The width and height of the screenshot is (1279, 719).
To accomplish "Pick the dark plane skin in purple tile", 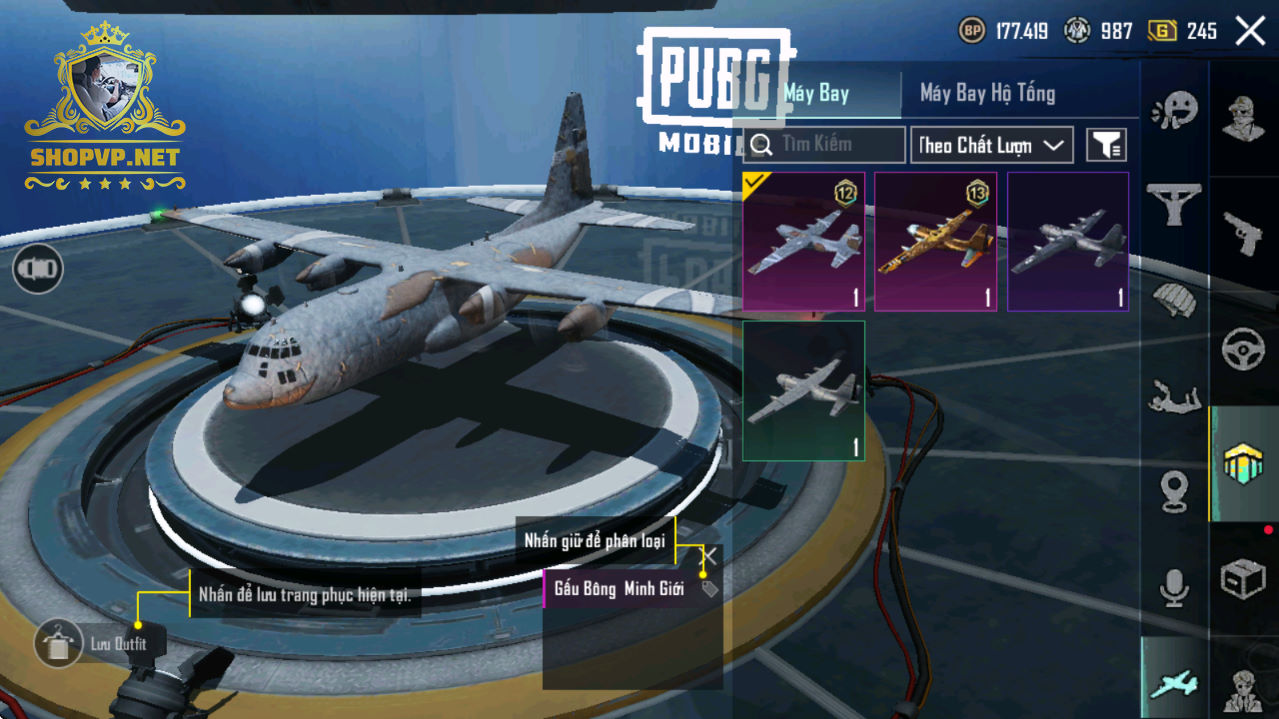I will click(x=1068, y=242).
